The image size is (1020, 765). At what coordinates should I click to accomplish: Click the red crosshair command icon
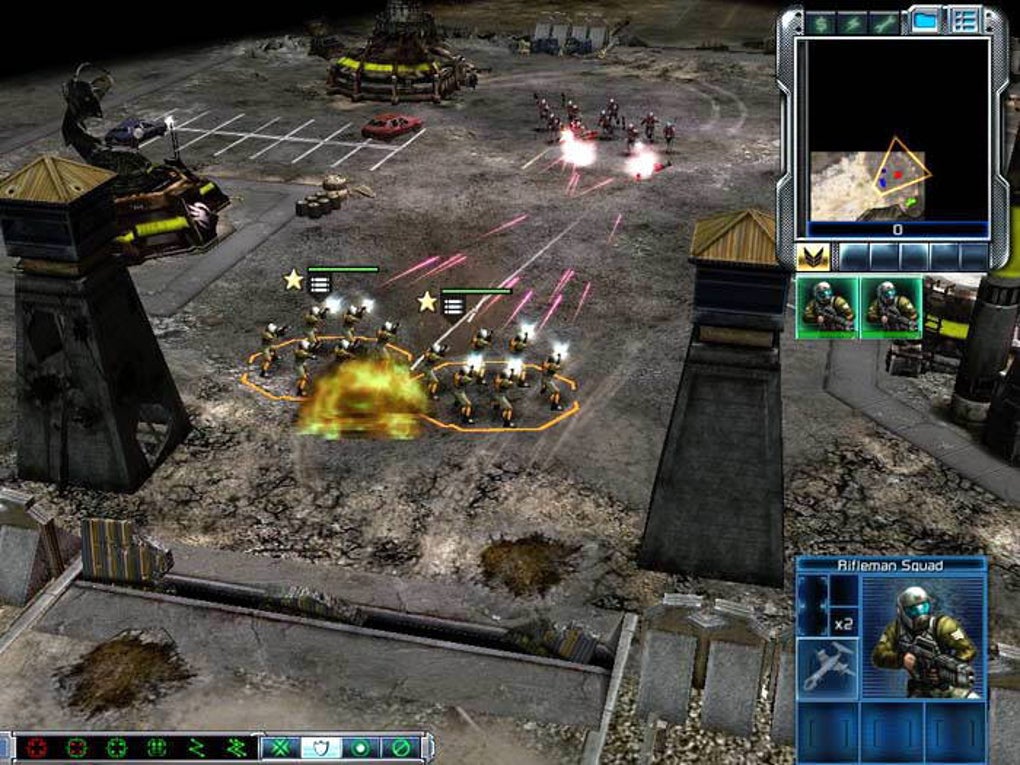tap(37, 747)
